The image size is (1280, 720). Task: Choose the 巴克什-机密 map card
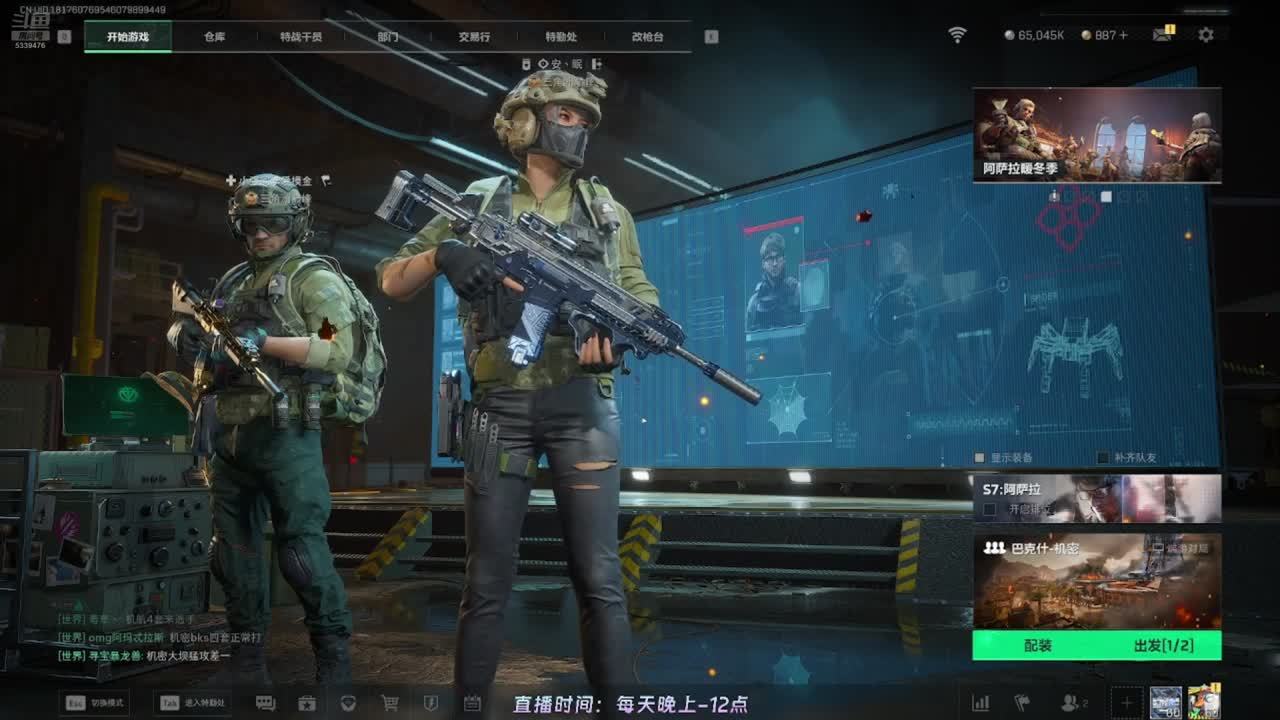pyautogui.click(x=1097, y=580)
